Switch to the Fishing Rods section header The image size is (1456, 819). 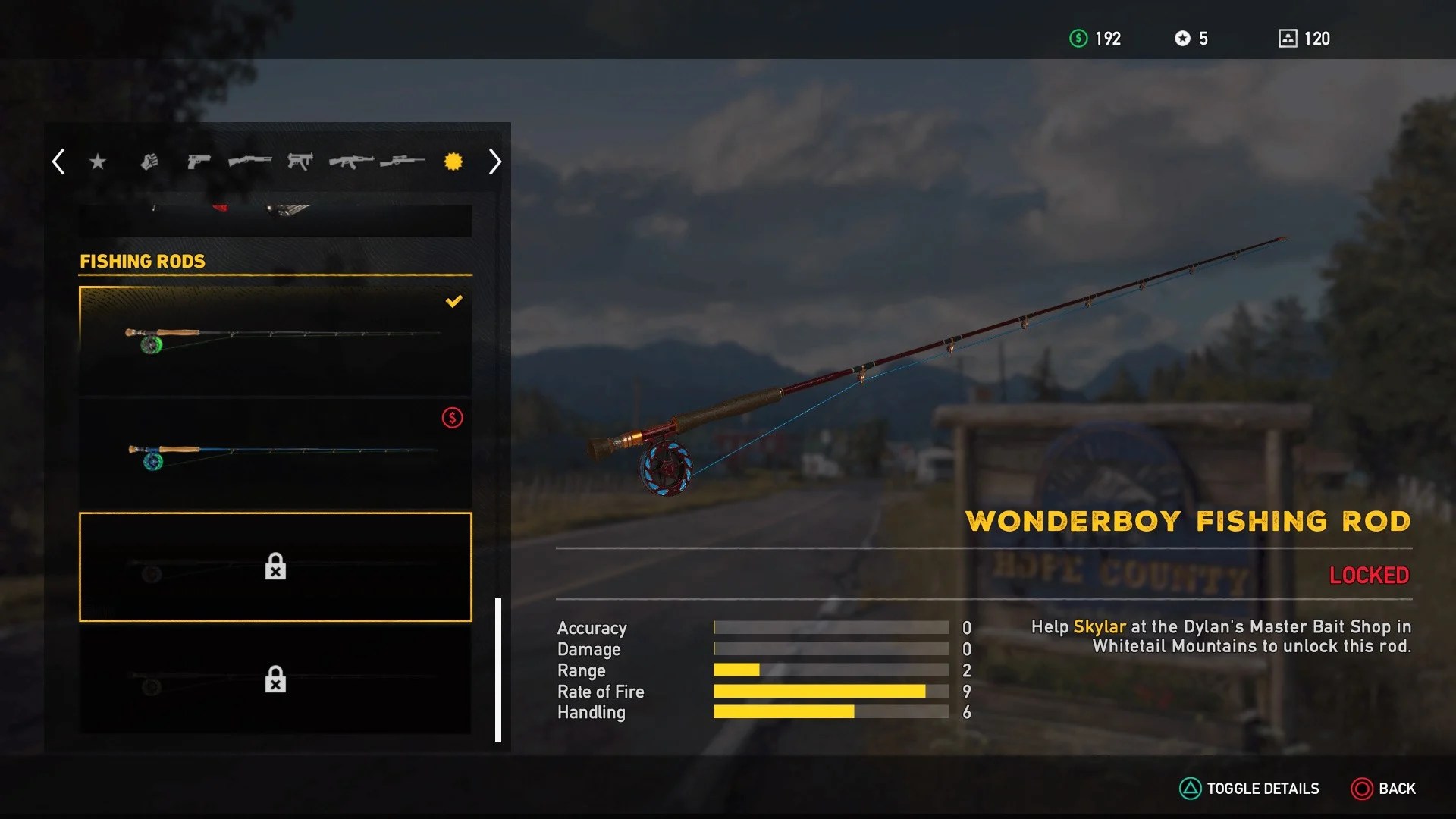(x=143, y=261)
